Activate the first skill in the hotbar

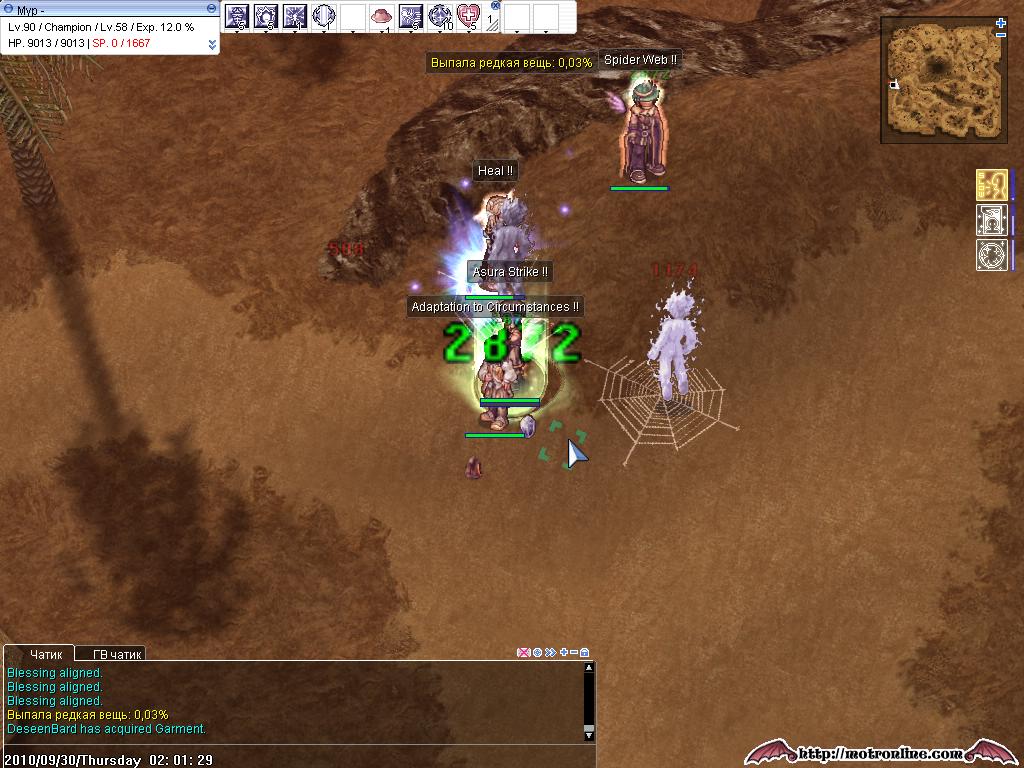[x=237, y=16]
